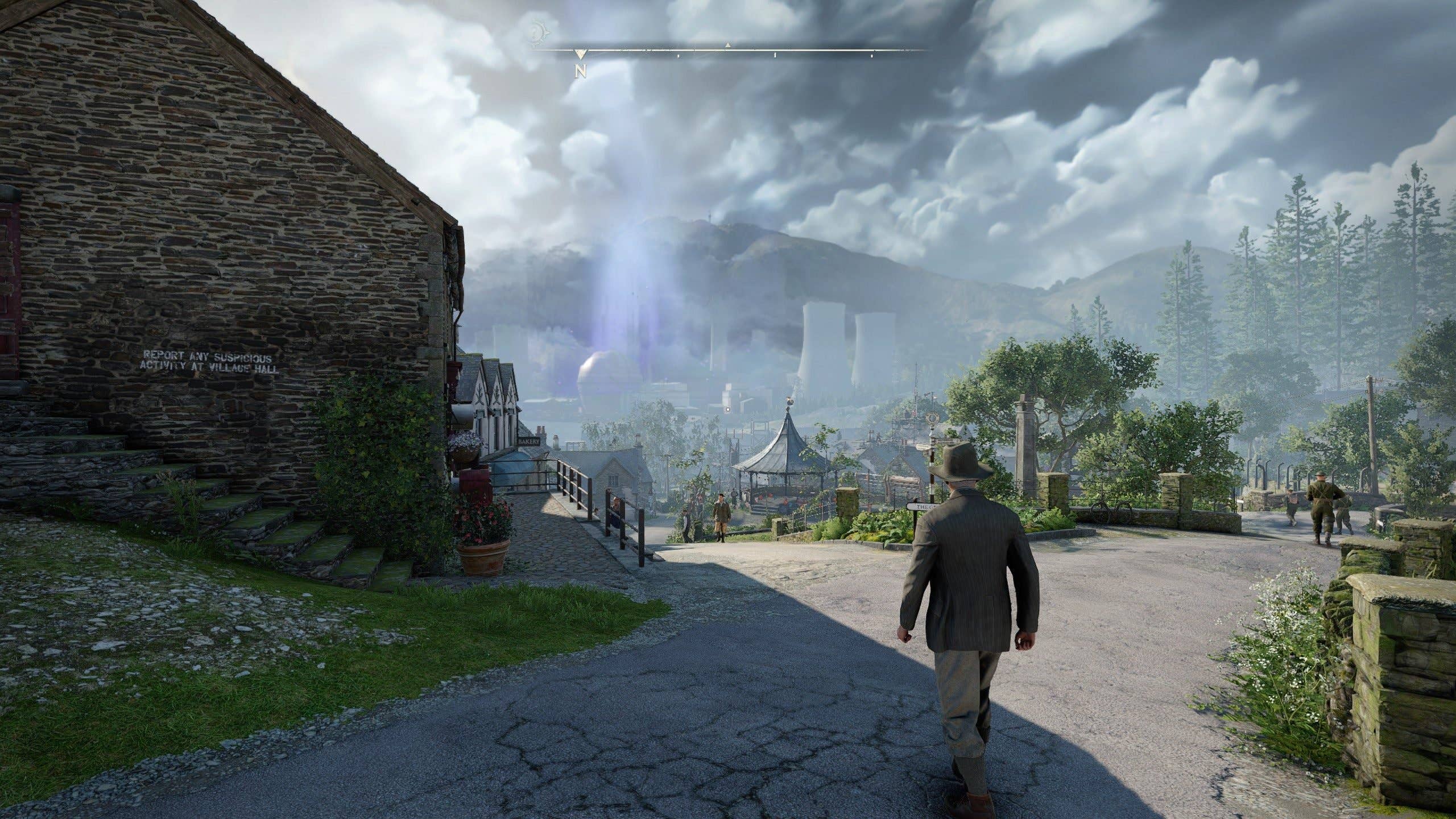Click the lamppost-style signpost ring emblem

tap(932, 418)
